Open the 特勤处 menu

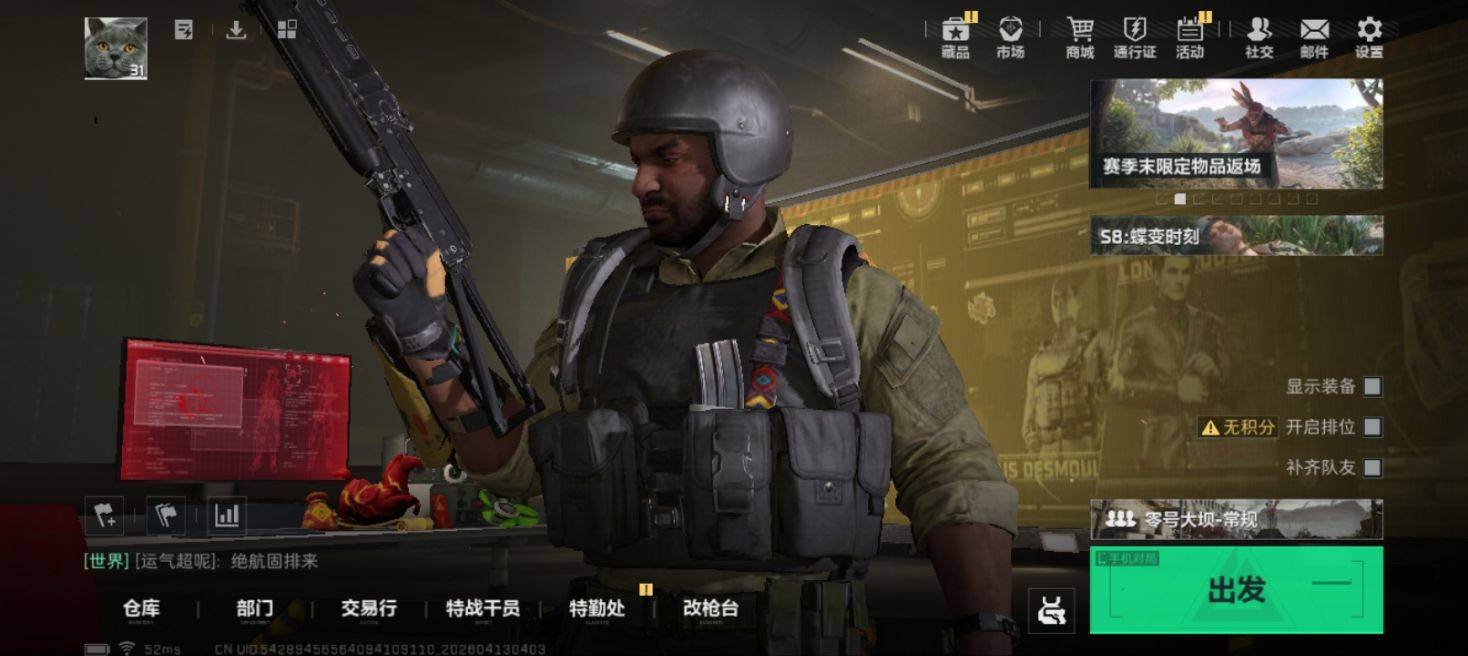597,608
